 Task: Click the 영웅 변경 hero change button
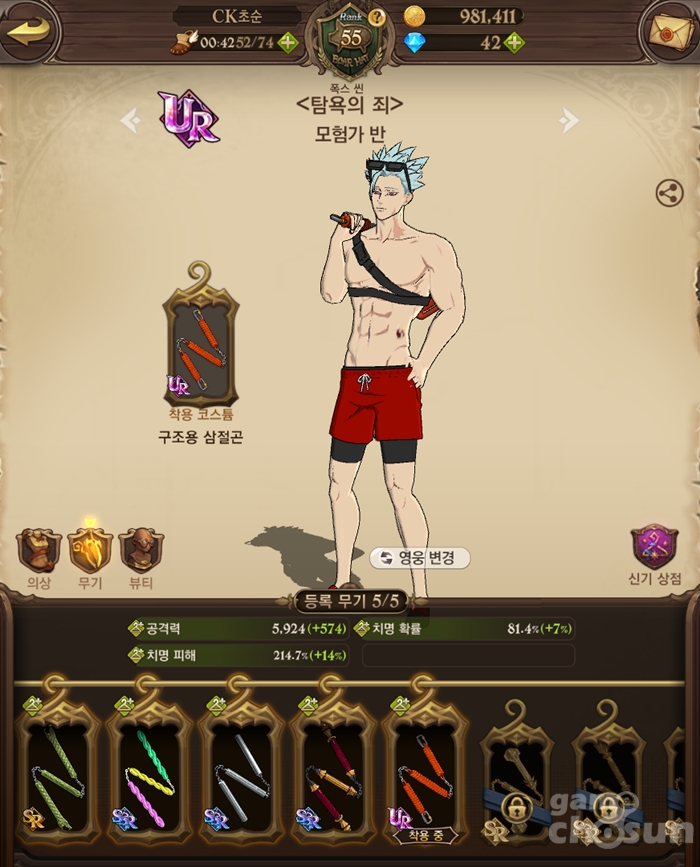pyautogui.click(x=419, y=558)
